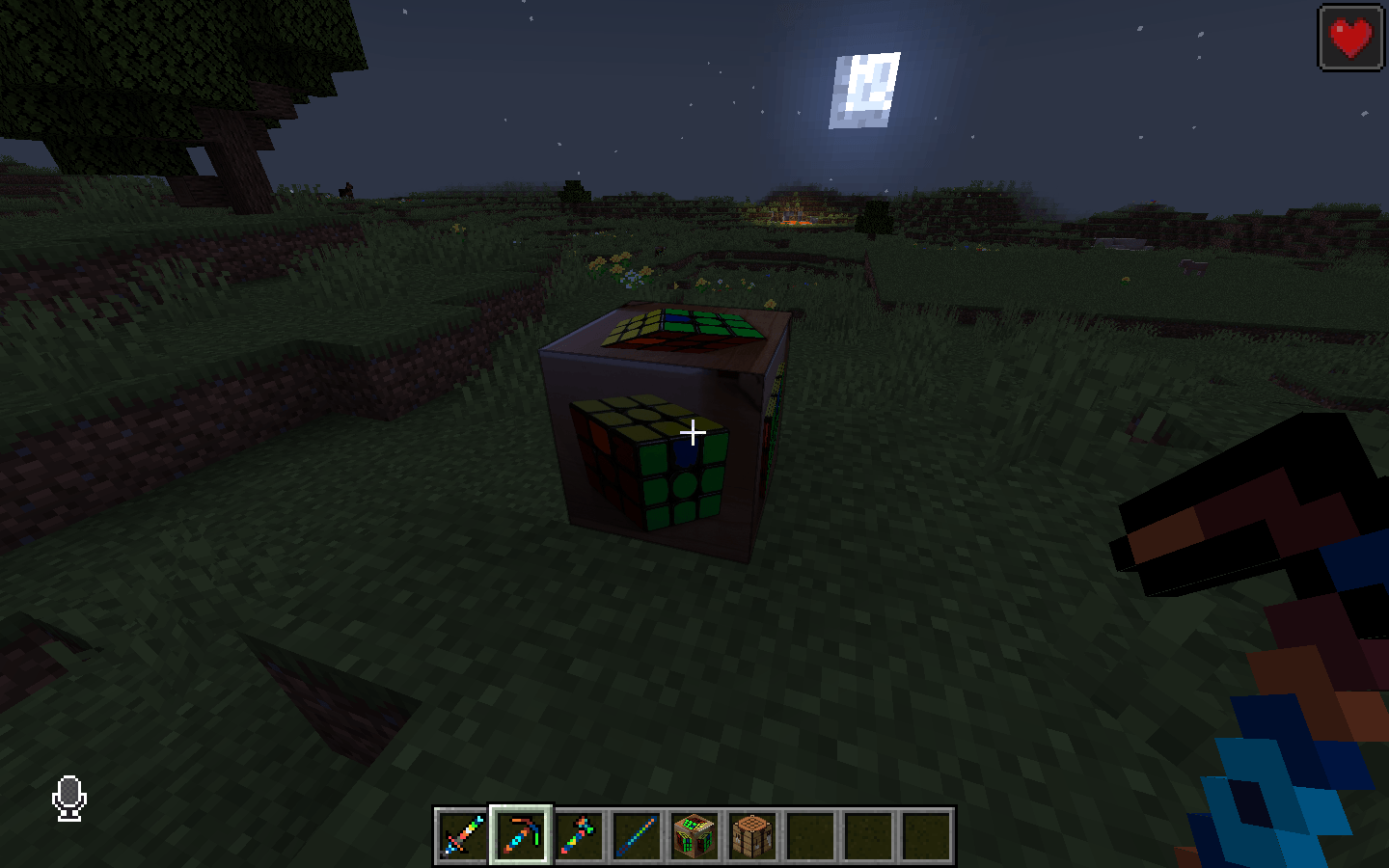Click the crosshair at screen center
Viewport: 1389px width, 868px height.
point(693,432)
